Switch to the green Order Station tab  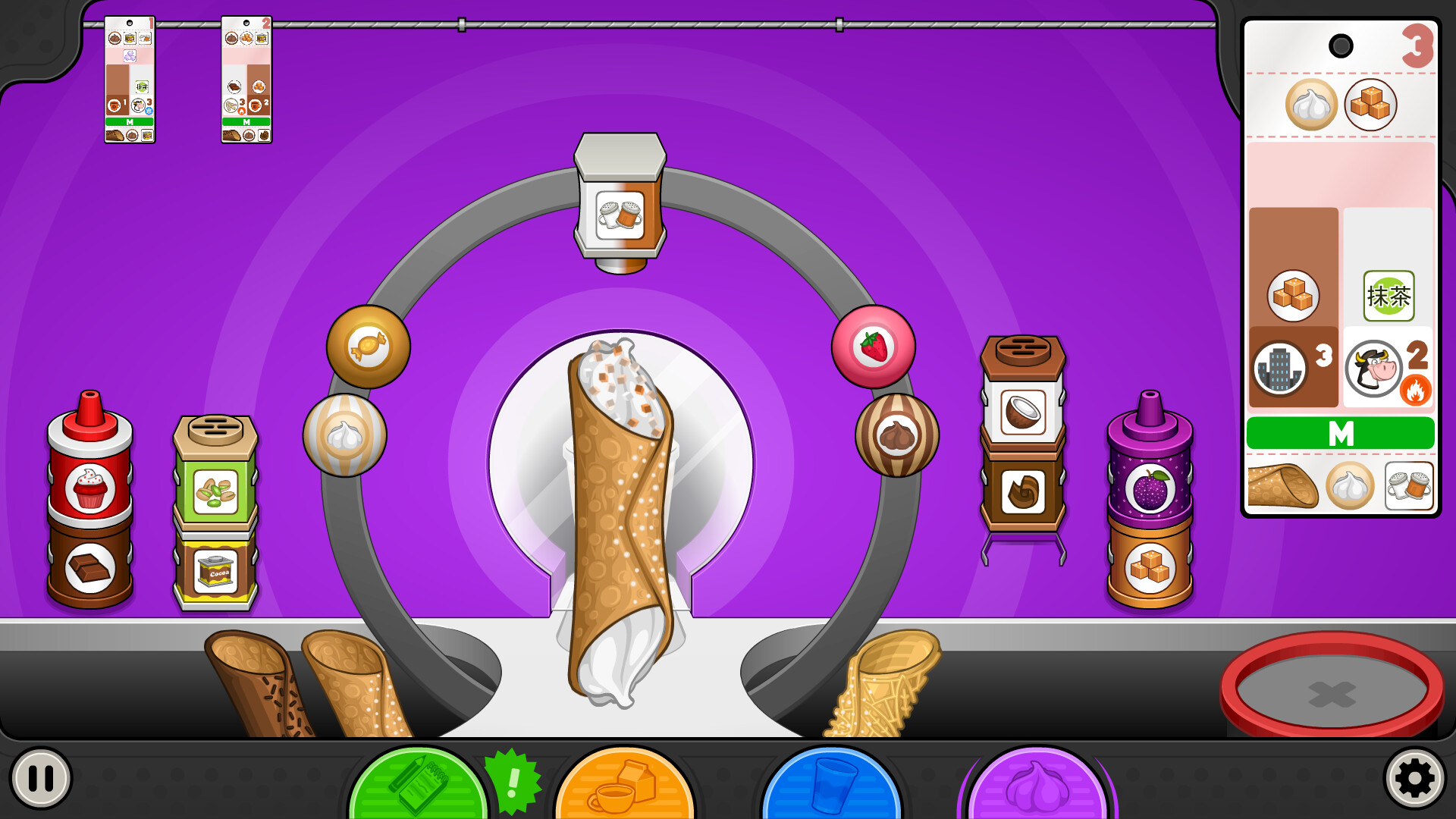click(x=418, y=785)
